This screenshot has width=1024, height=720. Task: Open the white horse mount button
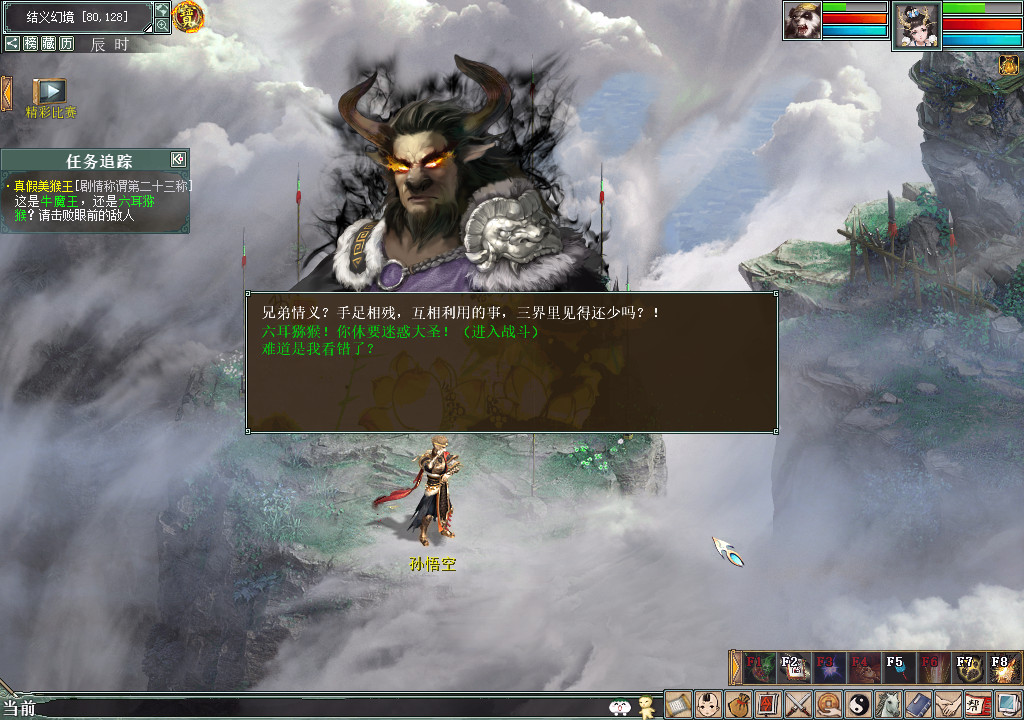click(x=888, y=704)
